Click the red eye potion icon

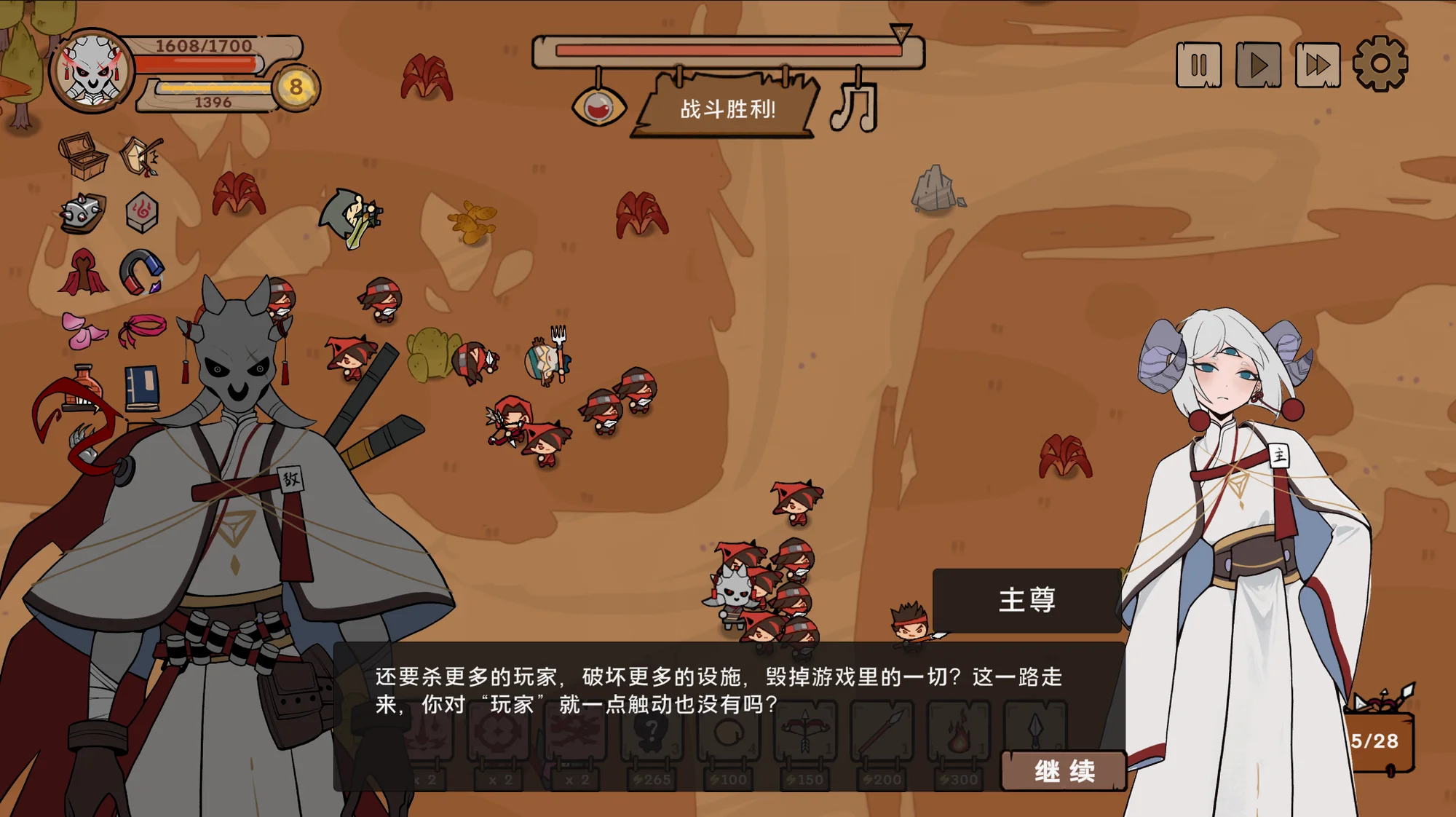(x=599, y=108)
